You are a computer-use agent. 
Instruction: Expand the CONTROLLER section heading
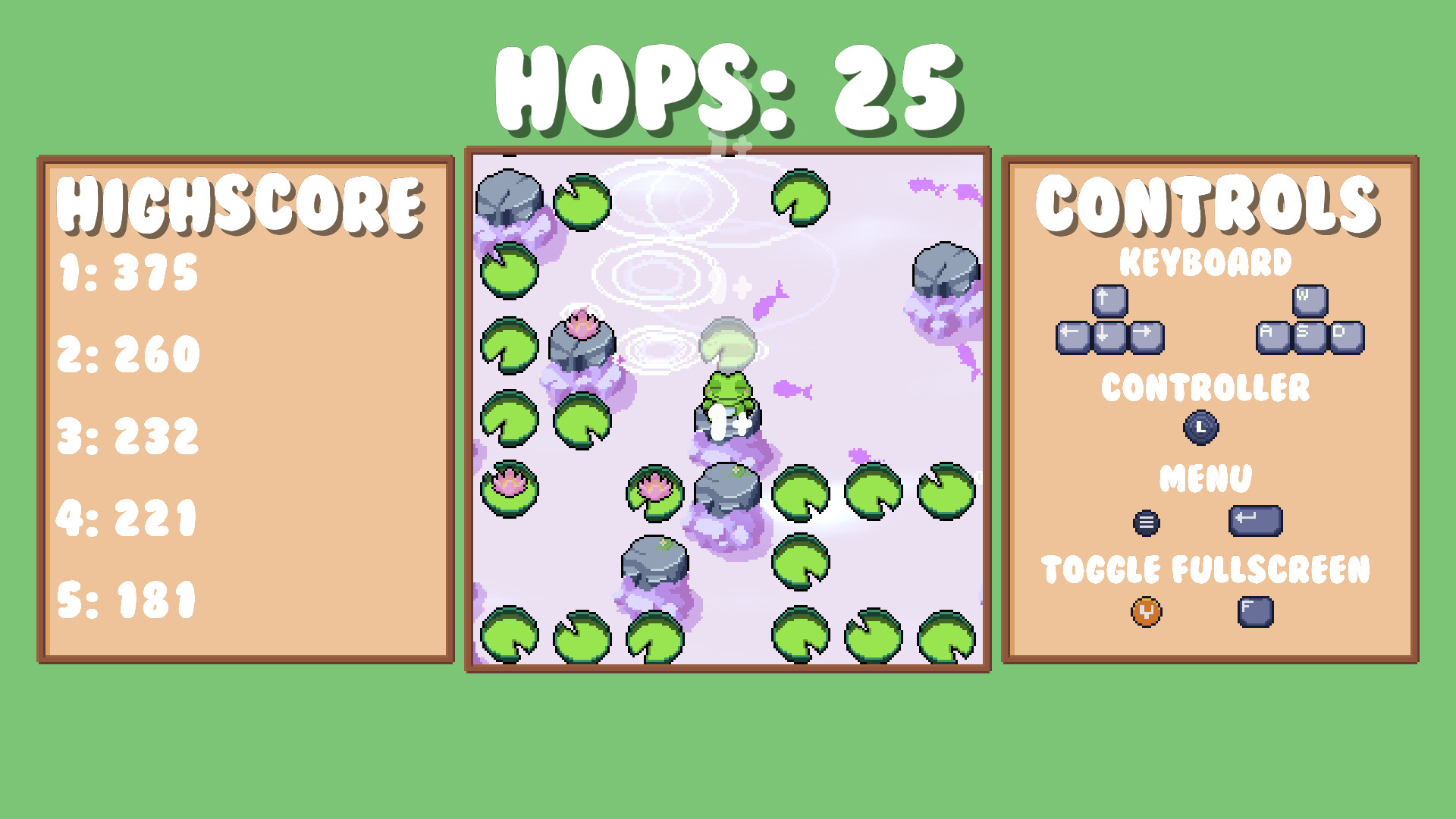(1204, 389)
